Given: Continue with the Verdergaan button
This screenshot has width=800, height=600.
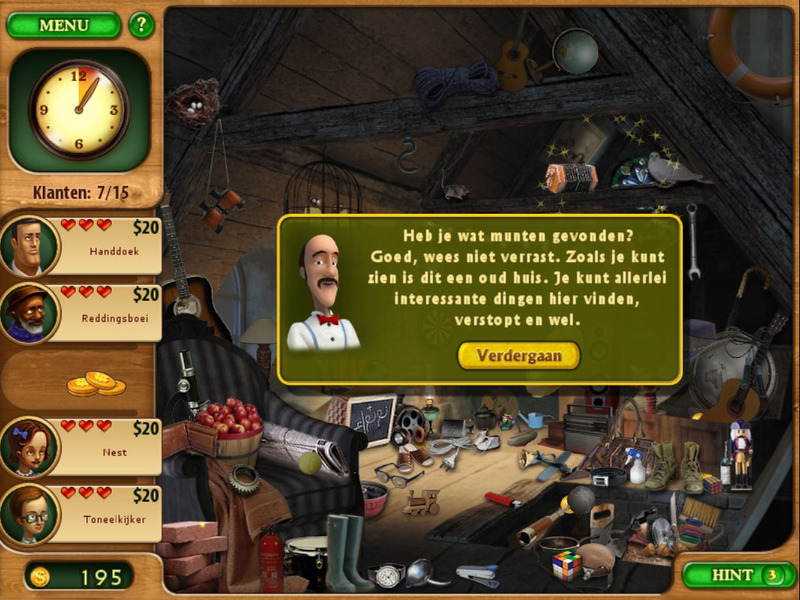Looking at the screenshot, I should pyautogui.click(x=518, y=355).
